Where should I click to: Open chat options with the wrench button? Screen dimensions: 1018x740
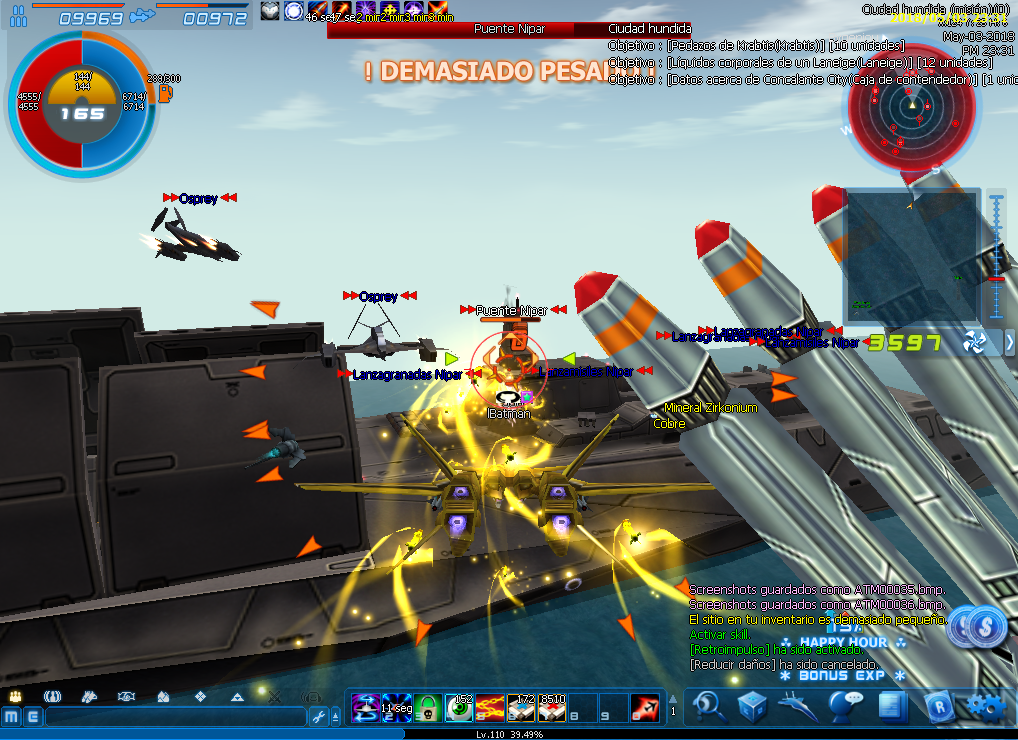319,716
